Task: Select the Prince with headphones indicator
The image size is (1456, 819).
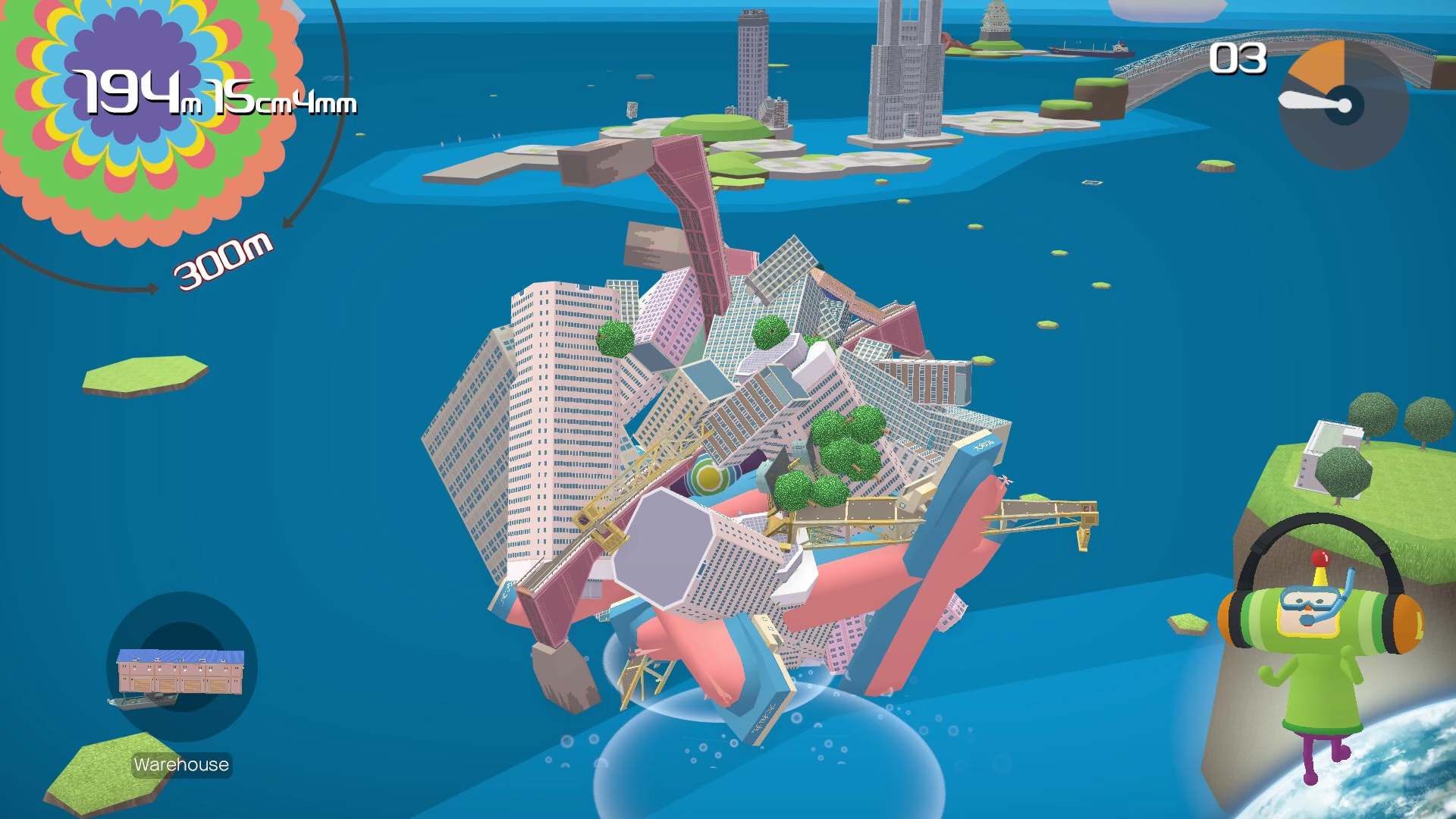Action: click(x=1320, y=645)
